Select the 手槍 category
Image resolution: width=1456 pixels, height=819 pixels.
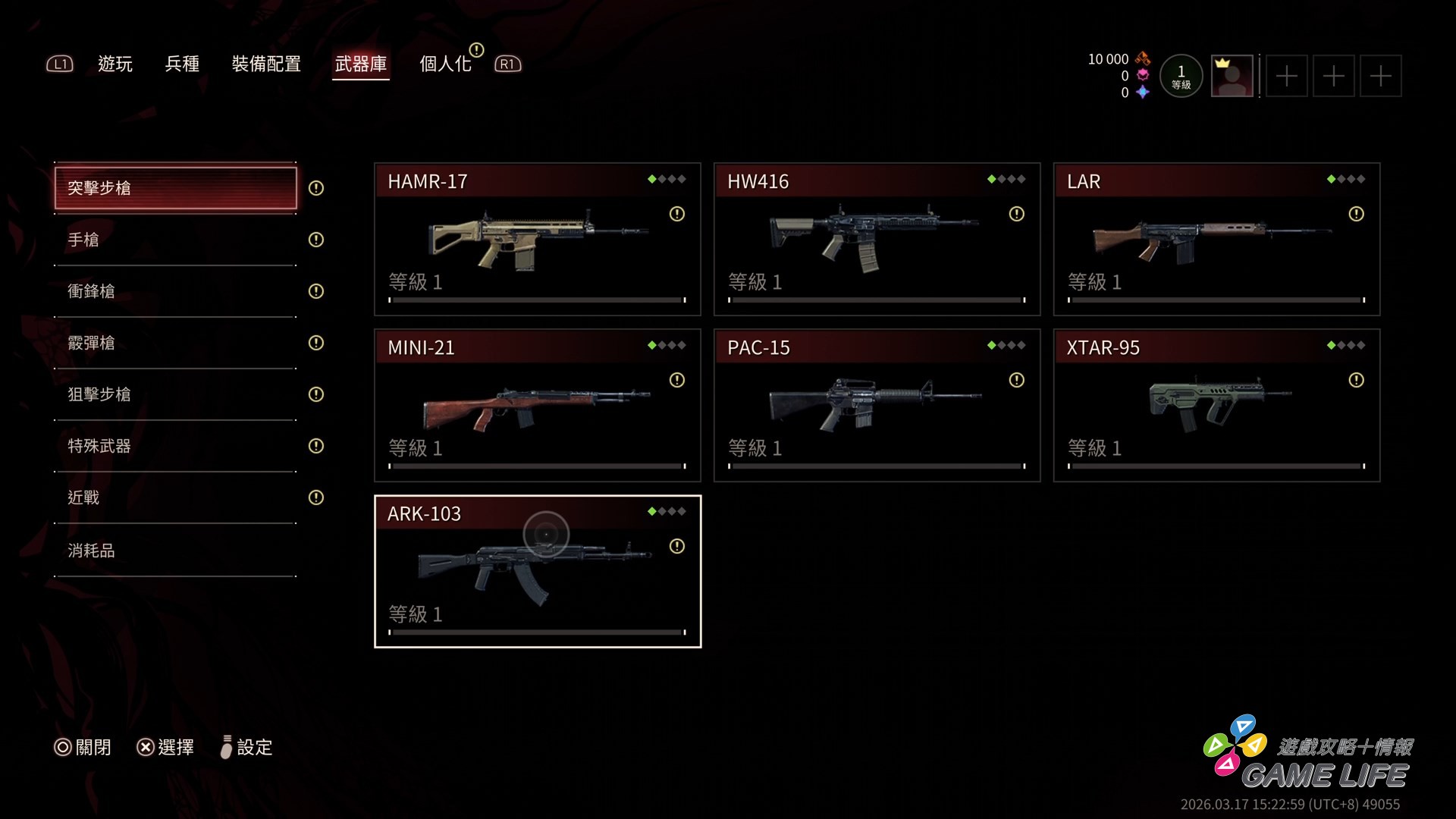(175, 240)
